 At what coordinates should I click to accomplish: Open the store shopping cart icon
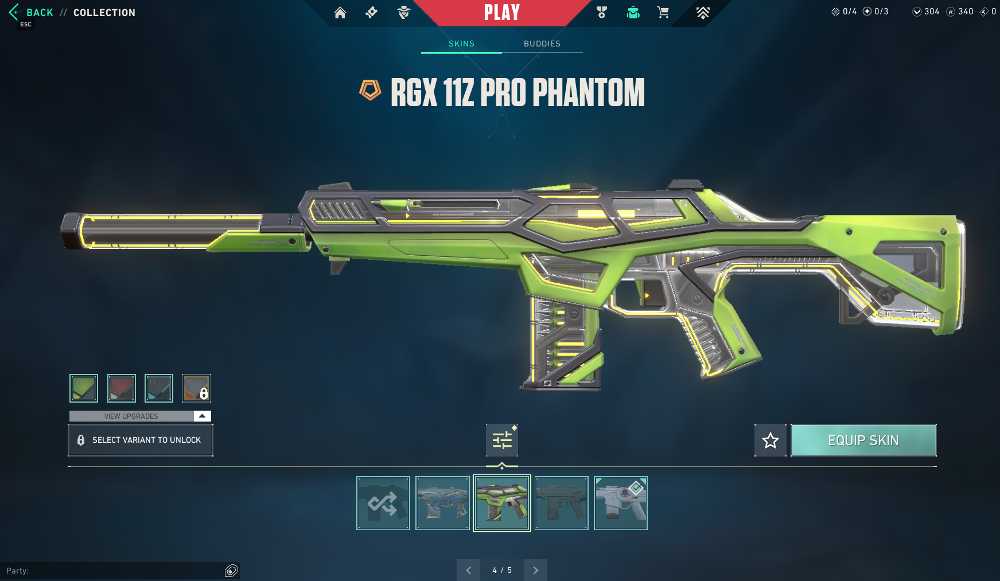point(662,13)
